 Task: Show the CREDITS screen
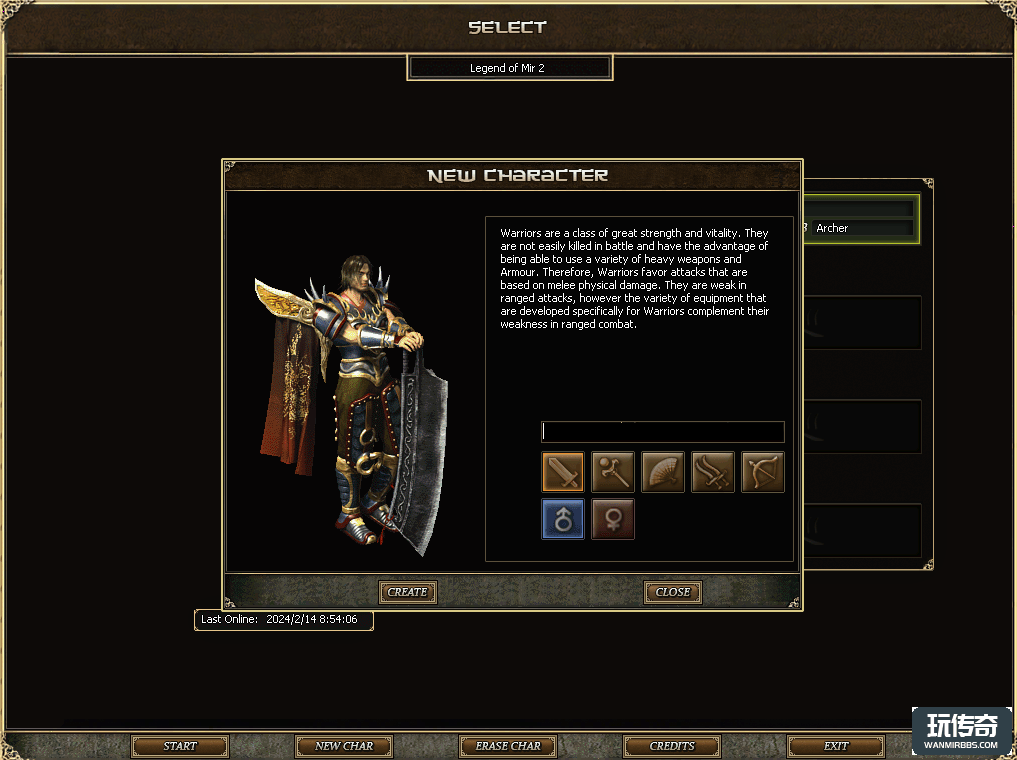click(672, 746)
